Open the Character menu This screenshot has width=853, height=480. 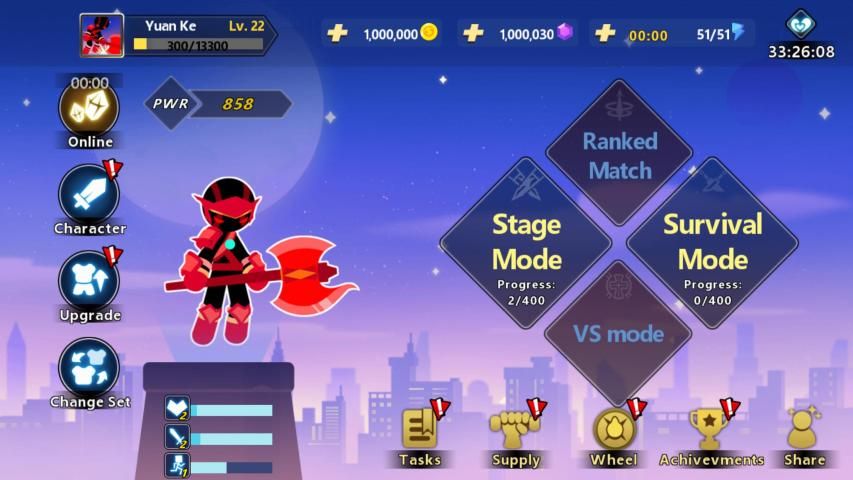coord(89,194)
